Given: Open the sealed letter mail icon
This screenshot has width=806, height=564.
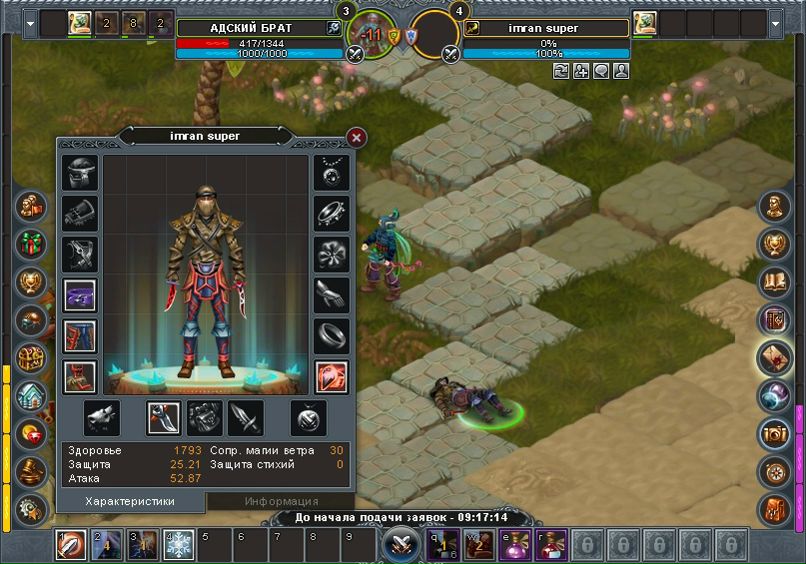Looking at the screenshot, I should [774, 358].
